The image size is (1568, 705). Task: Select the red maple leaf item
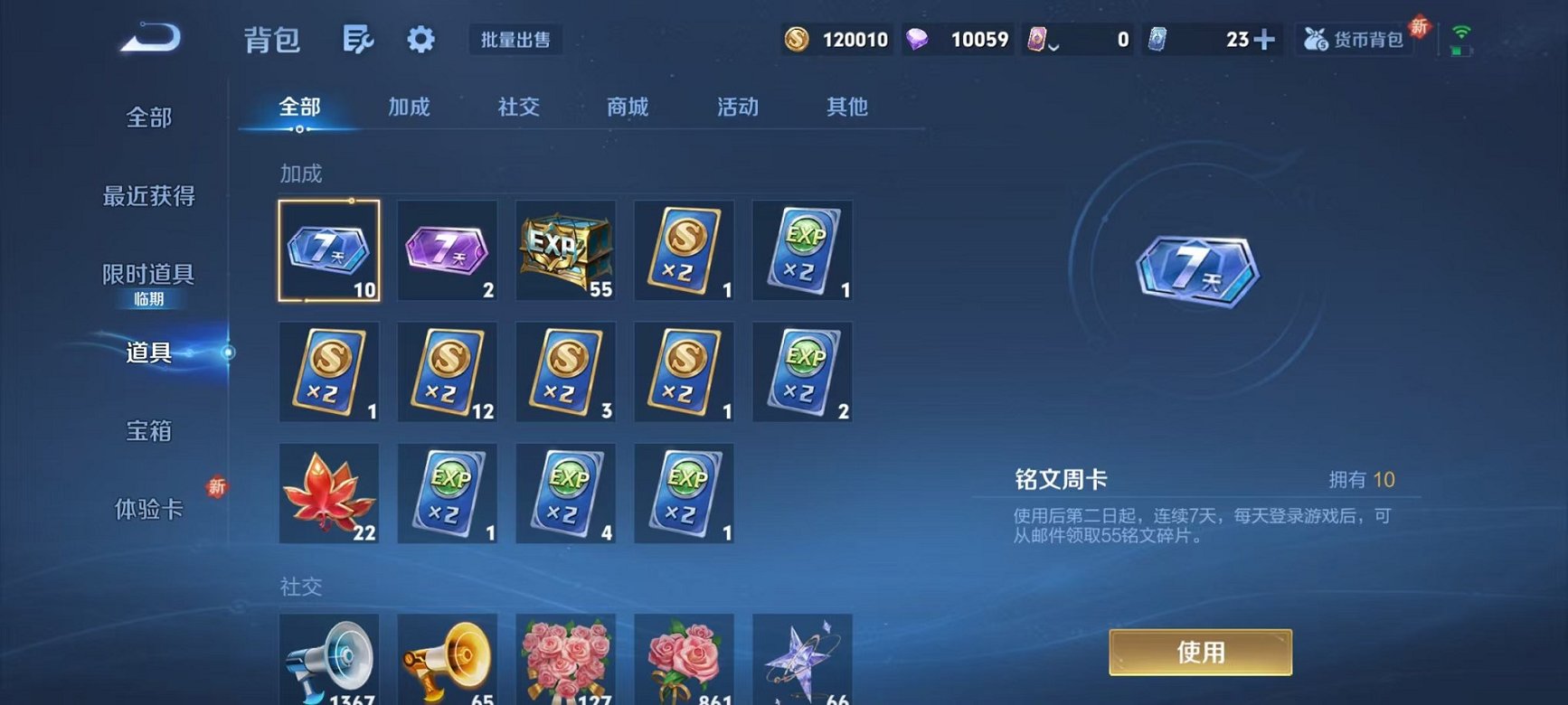329,493
